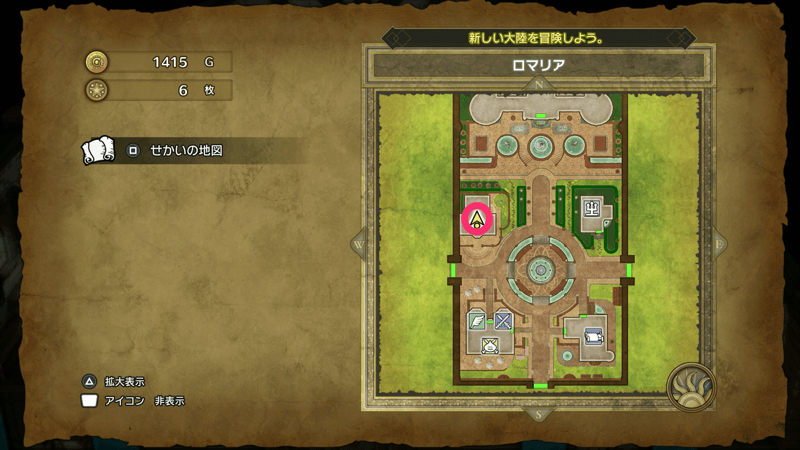800x450 pixels.
Task: Click the crown-shaped icon below the shops
Action: [490, 345]
